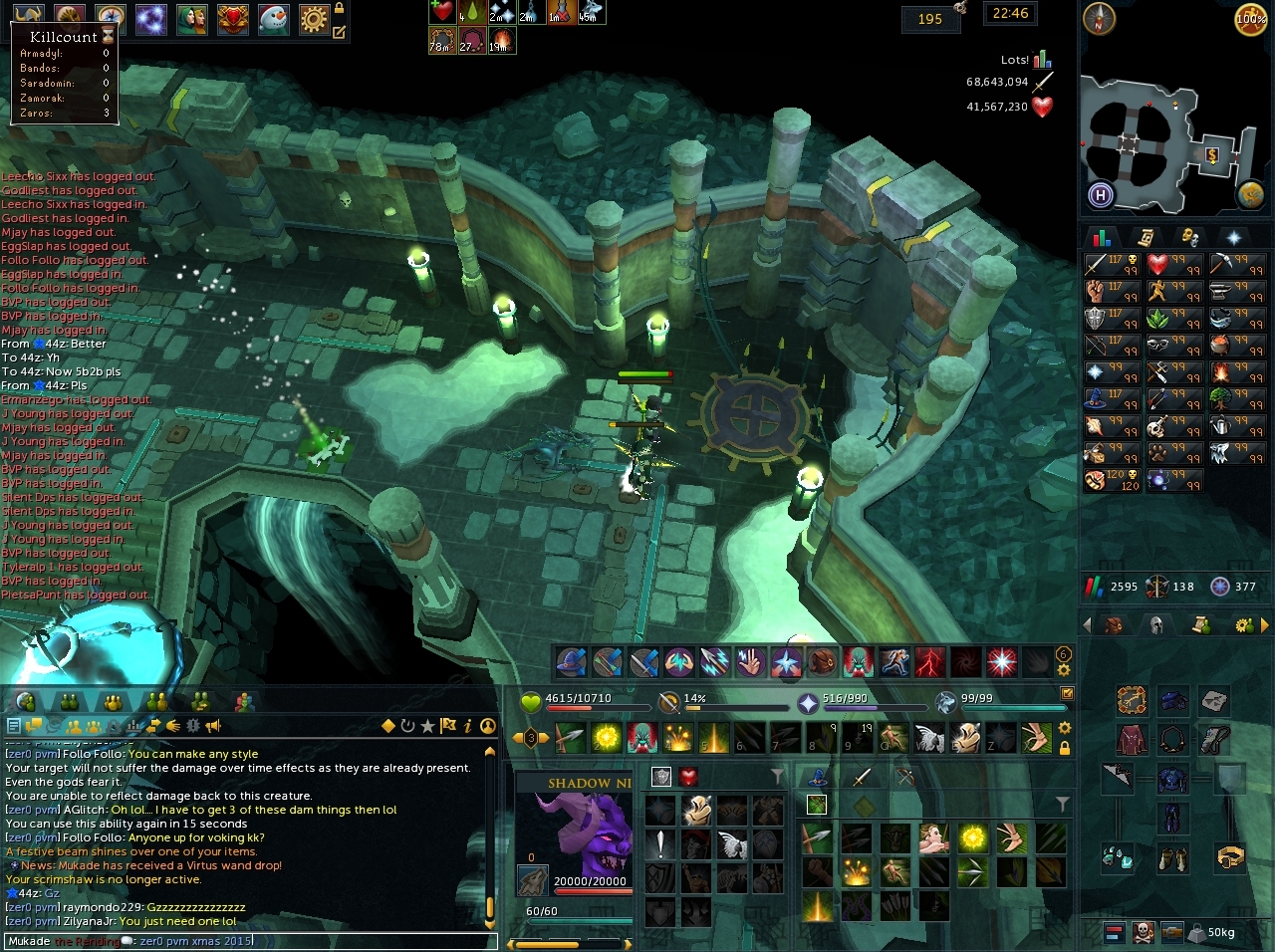Click the snowman icon in the top ribbon
The image size is (1275, 952).
point(274,18)
